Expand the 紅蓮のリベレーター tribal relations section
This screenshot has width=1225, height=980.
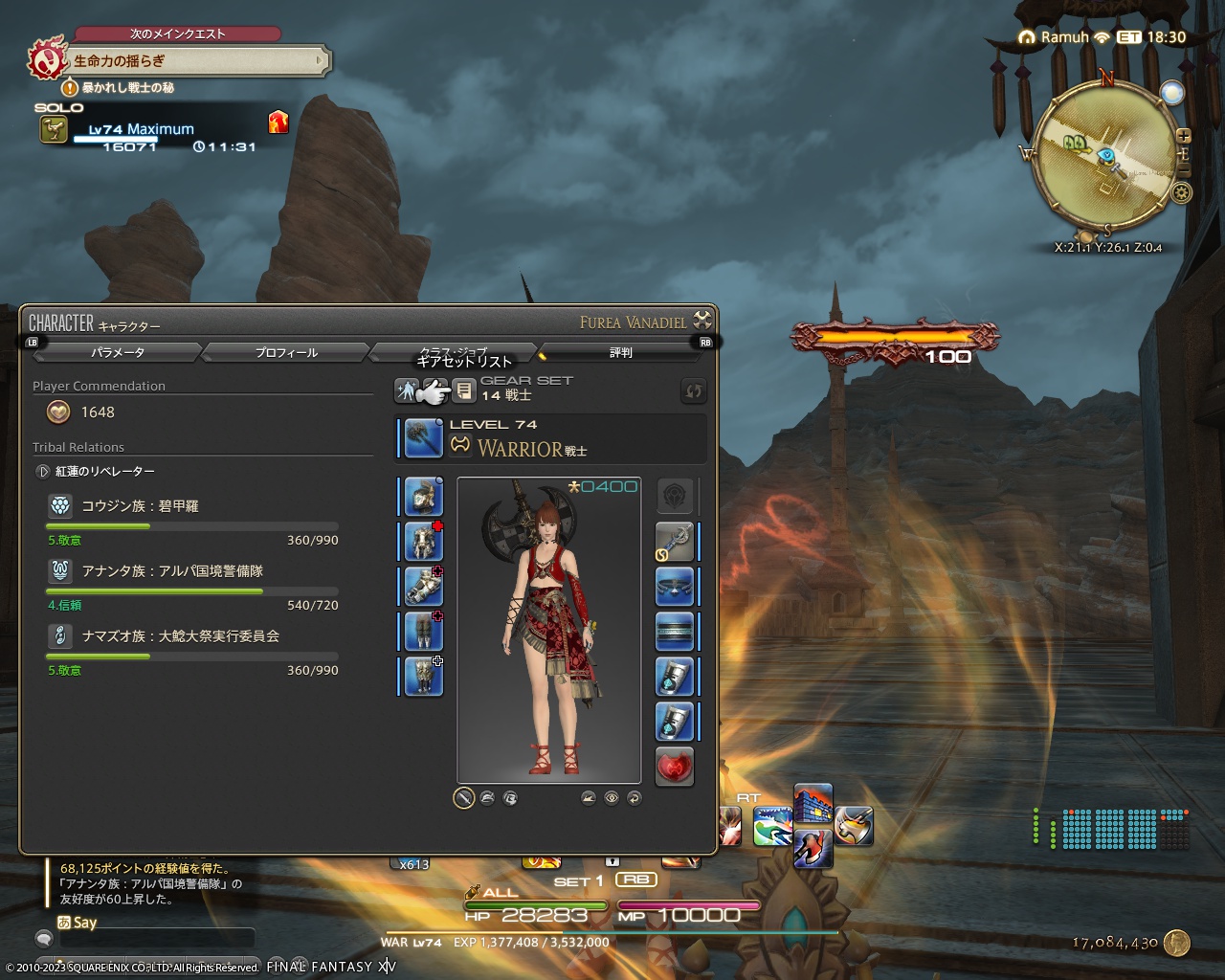[43, 471]
